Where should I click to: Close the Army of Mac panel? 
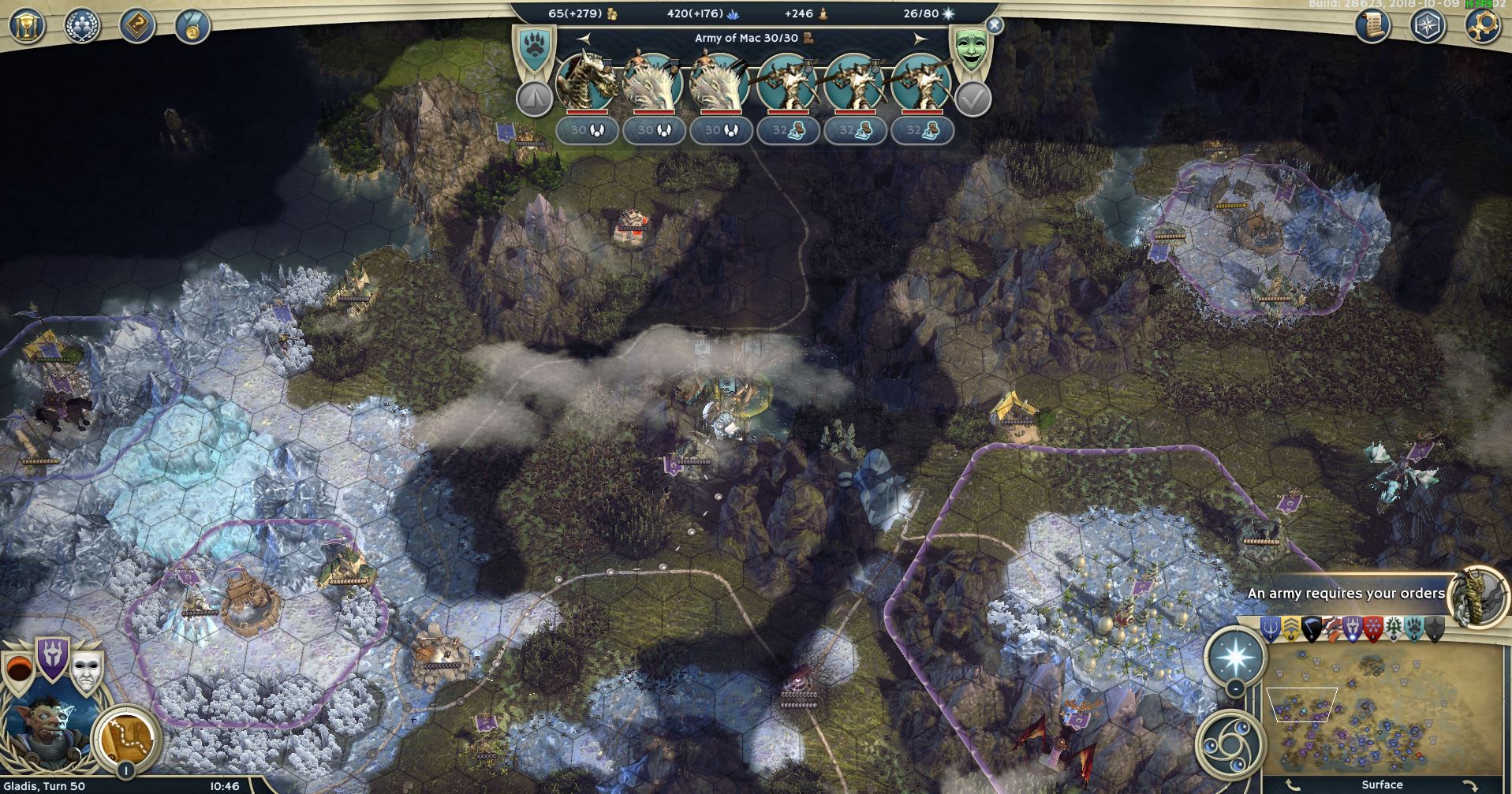tap(995, 25)
